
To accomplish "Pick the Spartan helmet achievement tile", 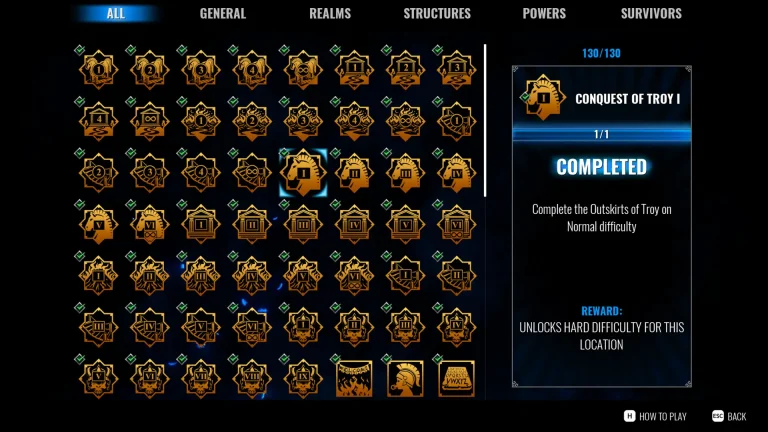I will click(404, 379).
